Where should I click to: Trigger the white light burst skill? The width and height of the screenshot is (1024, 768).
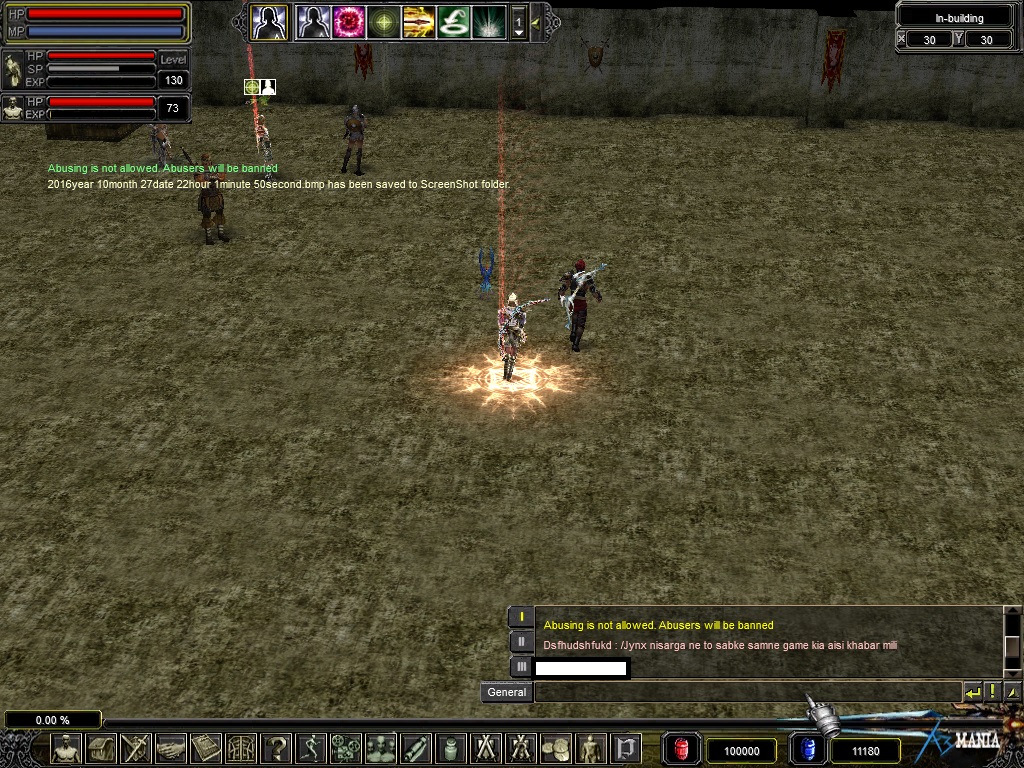click(x=488, y=21)
